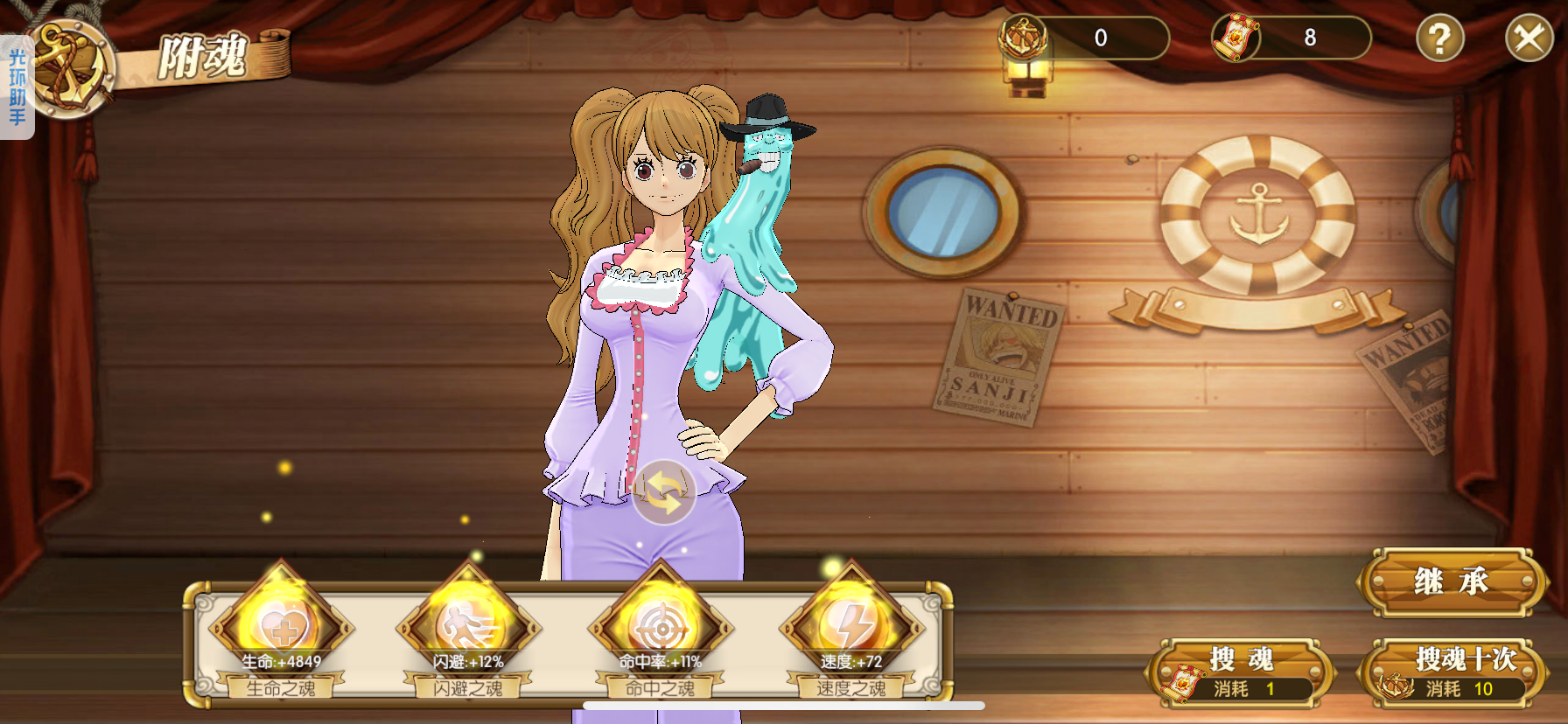This screenshot has width=1568, height=724.
Task: Open the 光环助手 side overlay tab
Action: 17,87
